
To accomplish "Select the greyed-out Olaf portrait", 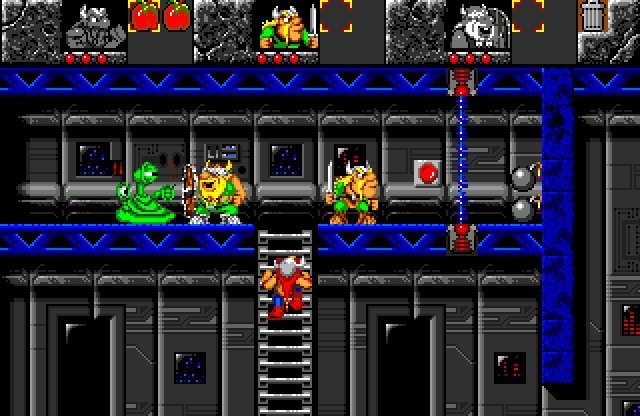I will pos(480,25).
